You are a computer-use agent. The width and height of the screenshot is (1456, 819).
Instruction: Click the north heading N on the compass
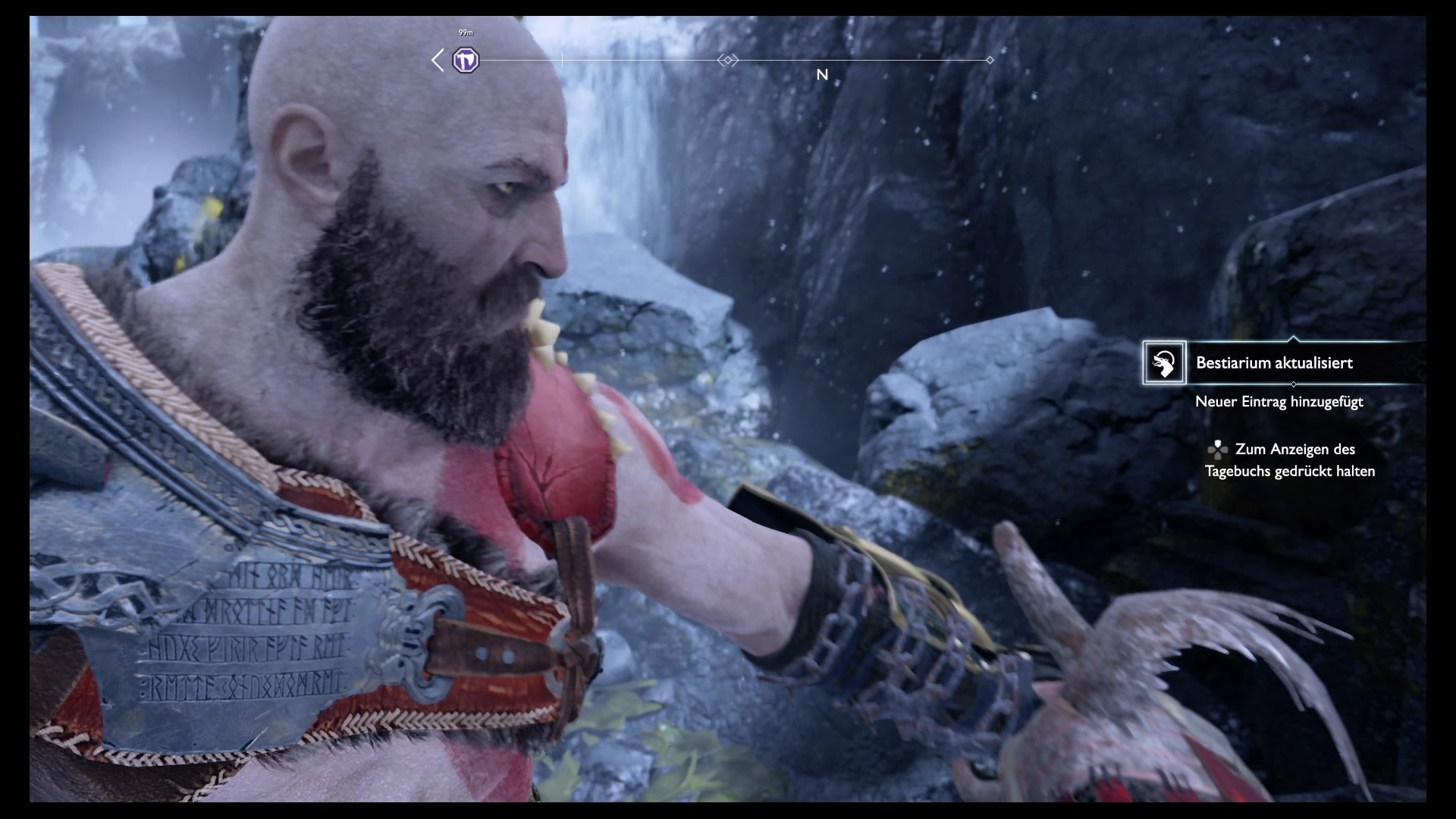click(821, 75)
